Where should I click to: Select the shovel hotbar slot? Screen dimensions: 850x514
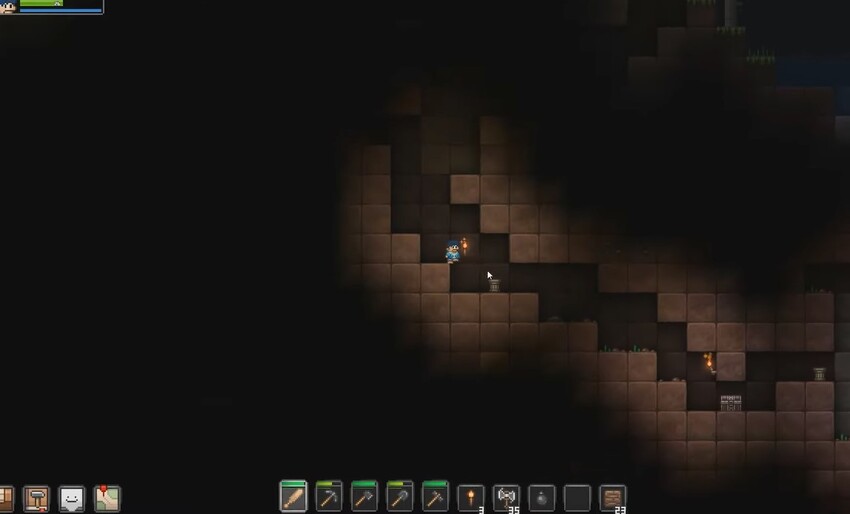(400, 496)
